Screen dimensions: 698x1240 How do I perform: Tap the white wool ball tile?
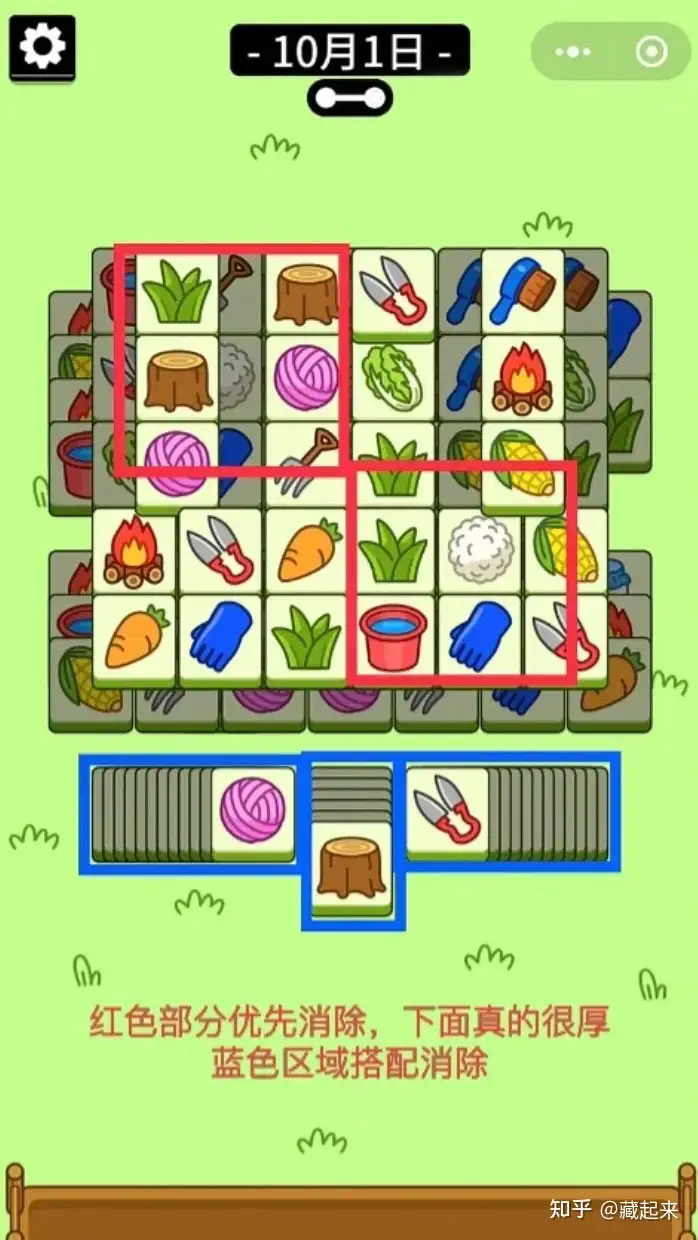click(x=479, y=551)
